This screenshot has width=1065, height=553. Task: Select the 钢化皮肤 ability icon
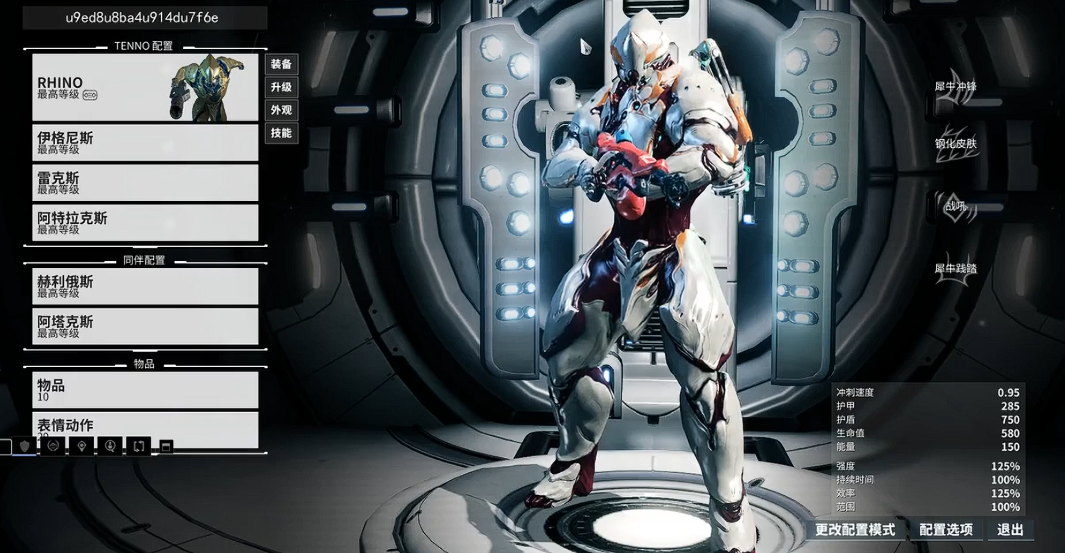click(x=956, y=143)
